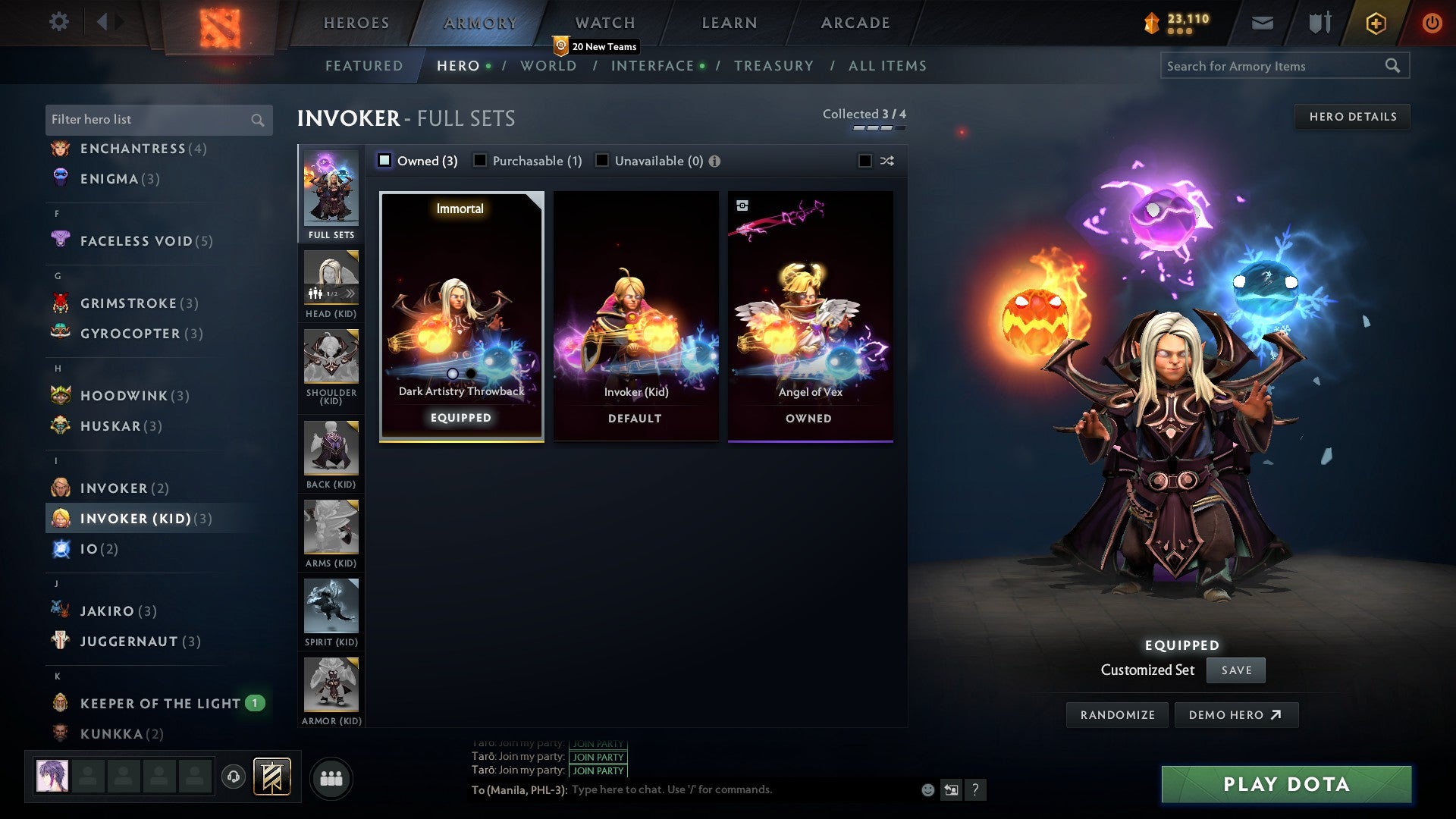Image resolution: width=1456 pixels, height=819 pixels.
Task: Enable the Purchasable (1) filter checkbox
Action: point(480,161)
